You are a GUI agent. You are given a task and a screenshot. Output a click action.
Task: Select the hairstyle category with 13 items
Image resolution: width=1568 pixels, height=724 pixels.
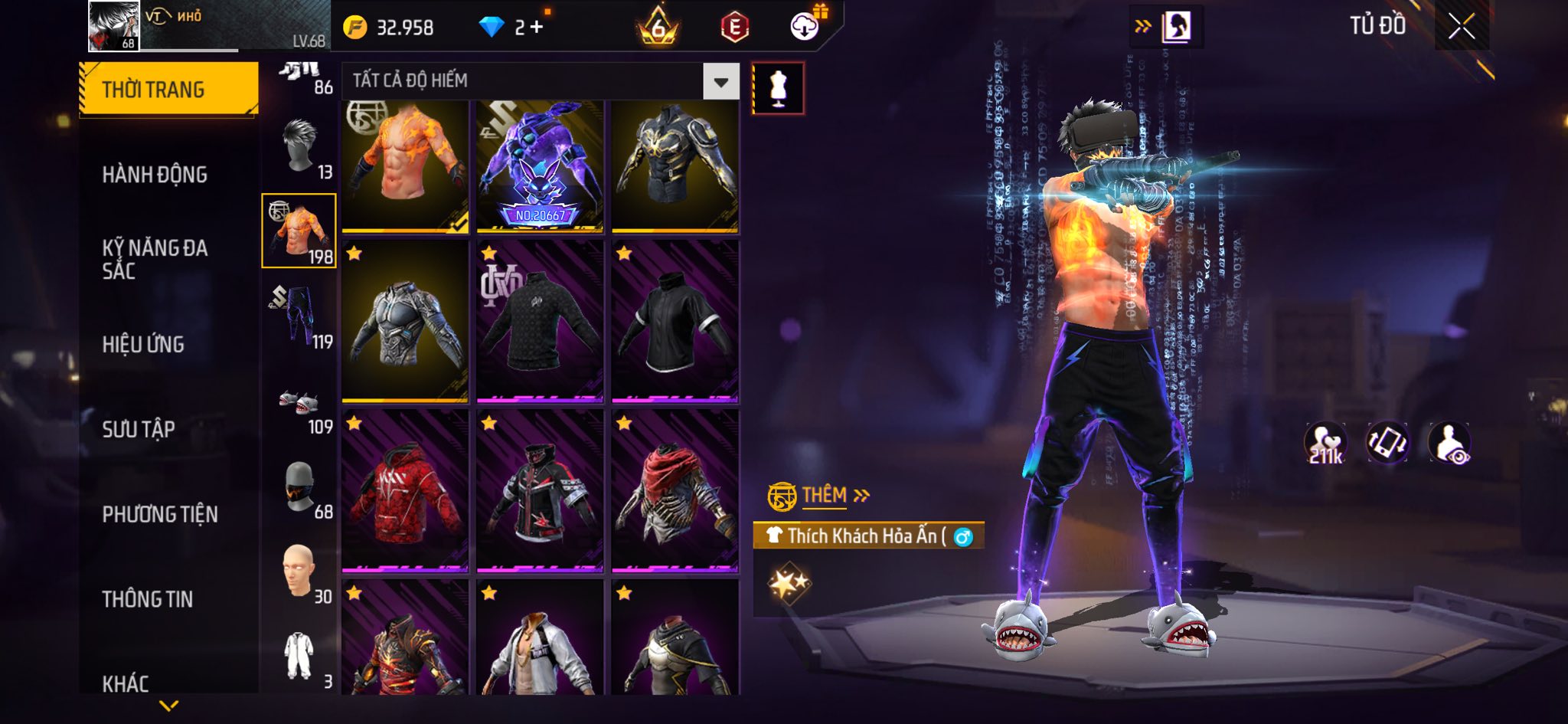click(300, 147)
